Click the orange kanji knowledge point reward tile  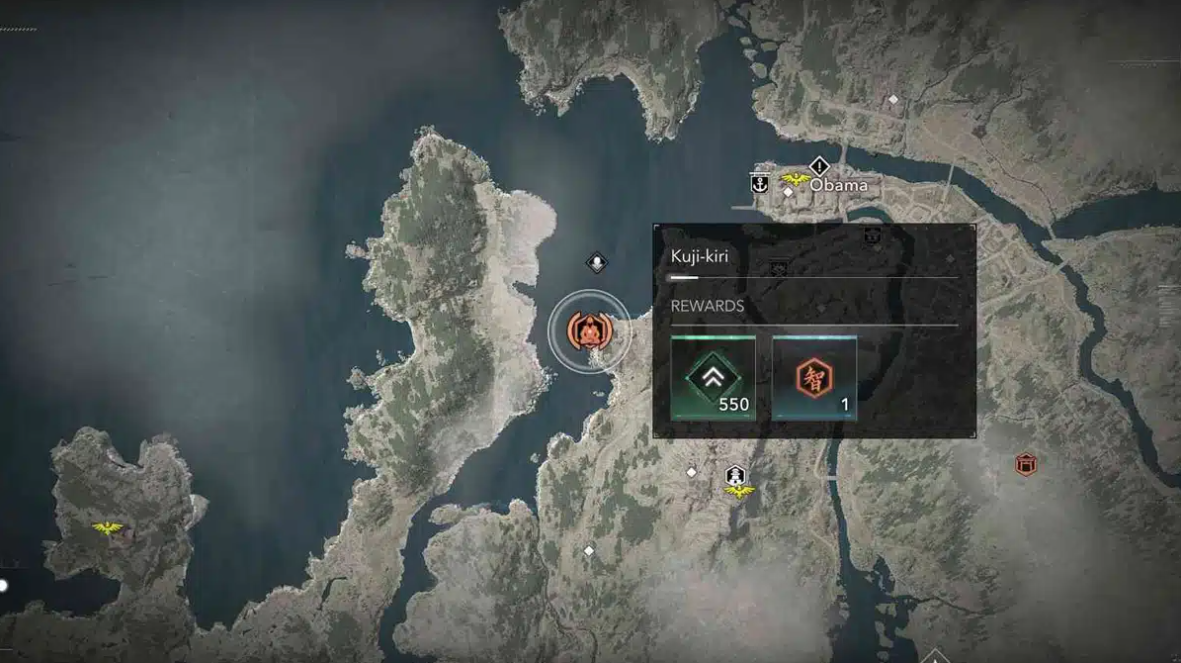[814, 378]
